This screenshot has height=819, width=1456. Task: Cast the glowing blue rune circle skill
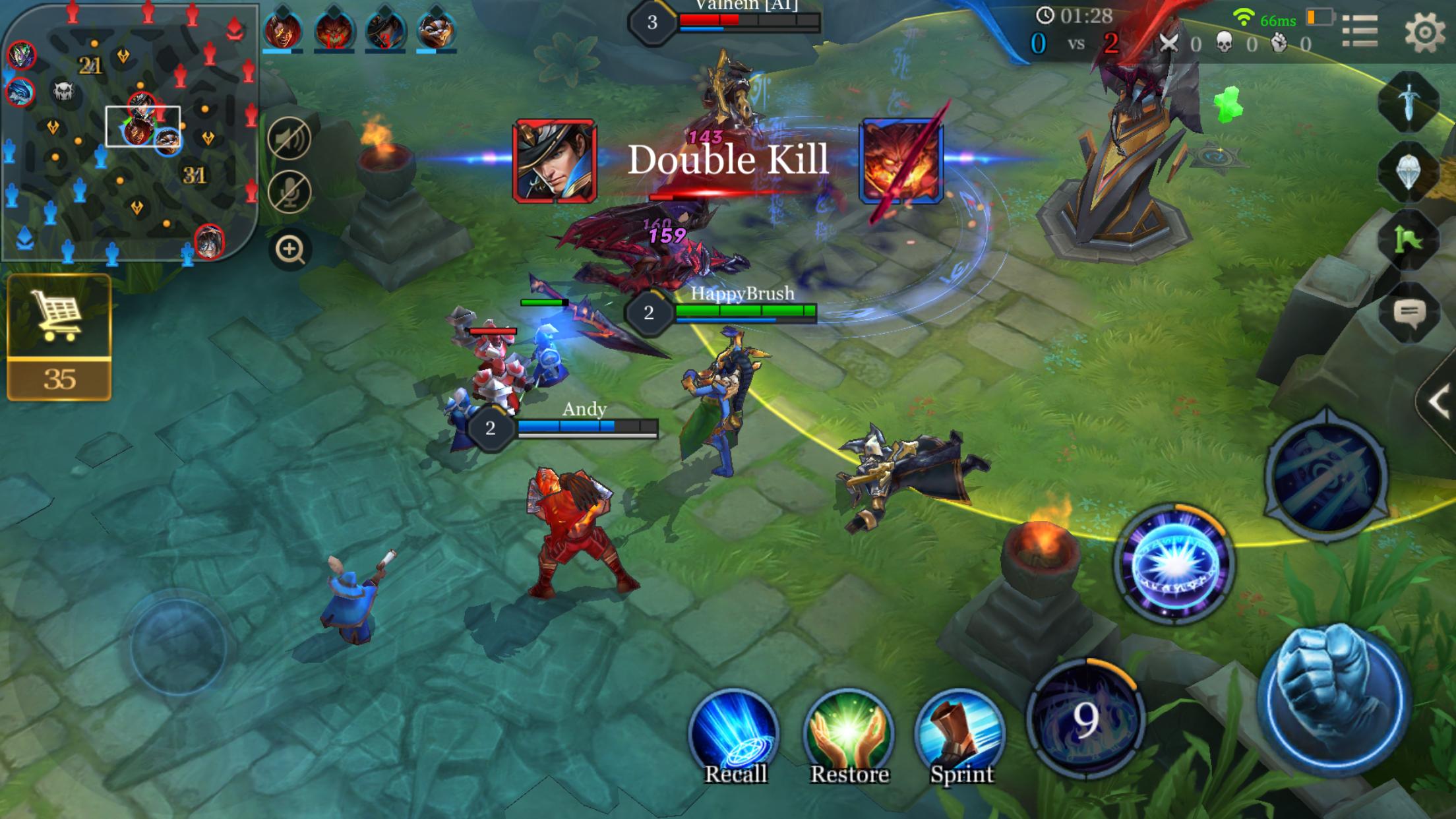tap(1174, 564)
